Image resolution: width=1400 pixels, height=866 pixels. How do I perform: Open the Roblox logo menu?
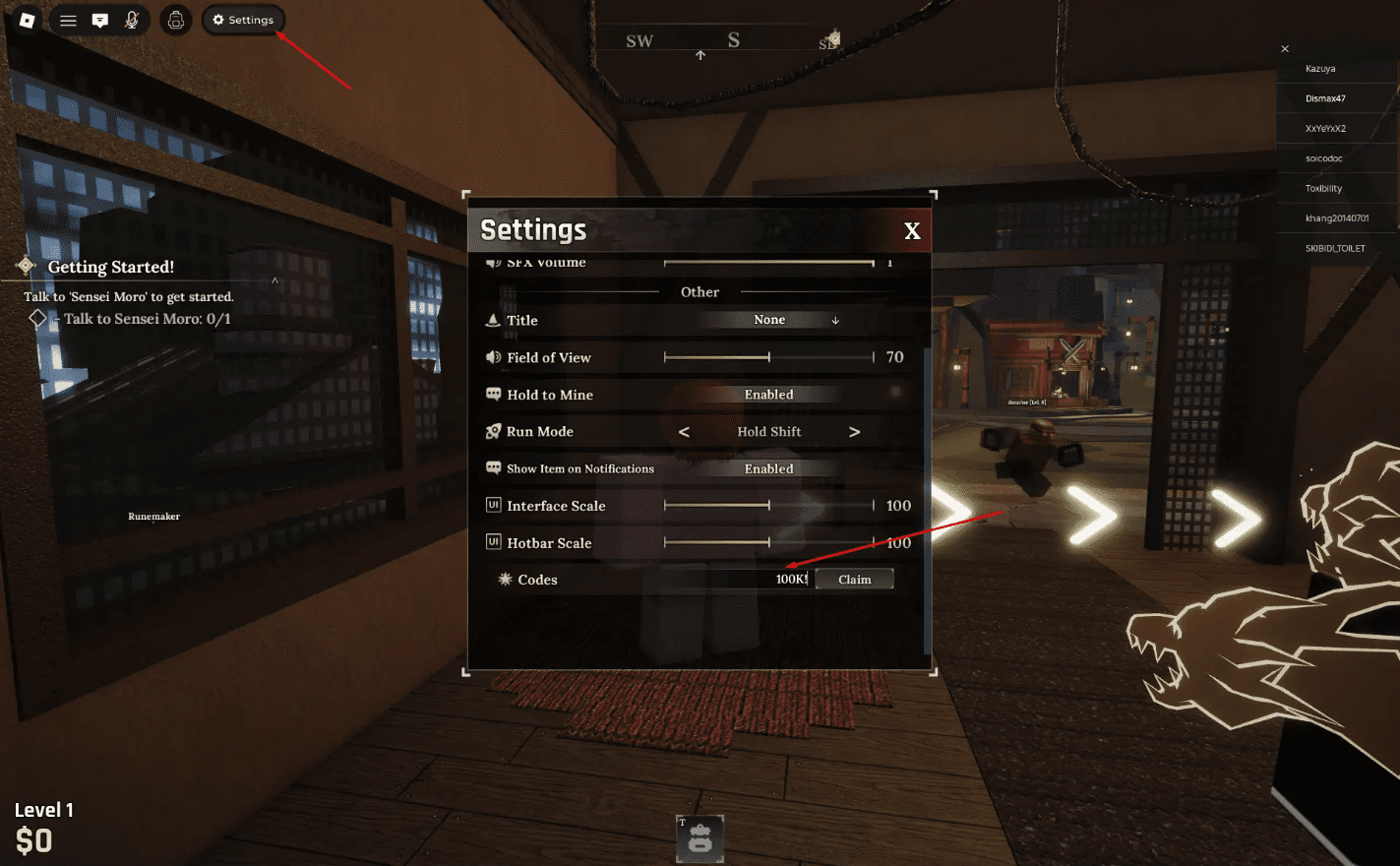point(27,20)
